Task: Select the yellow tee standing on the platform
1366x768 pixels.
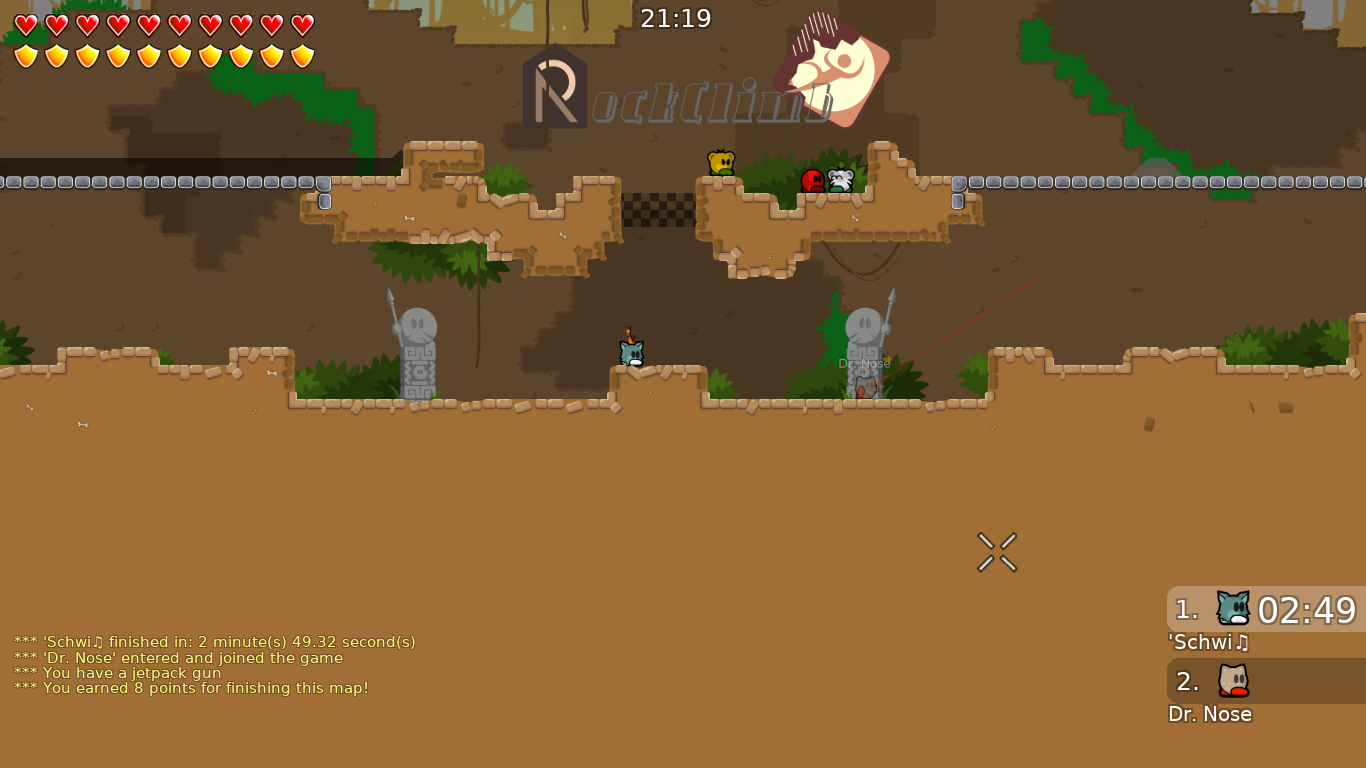Action: (722, 163)
